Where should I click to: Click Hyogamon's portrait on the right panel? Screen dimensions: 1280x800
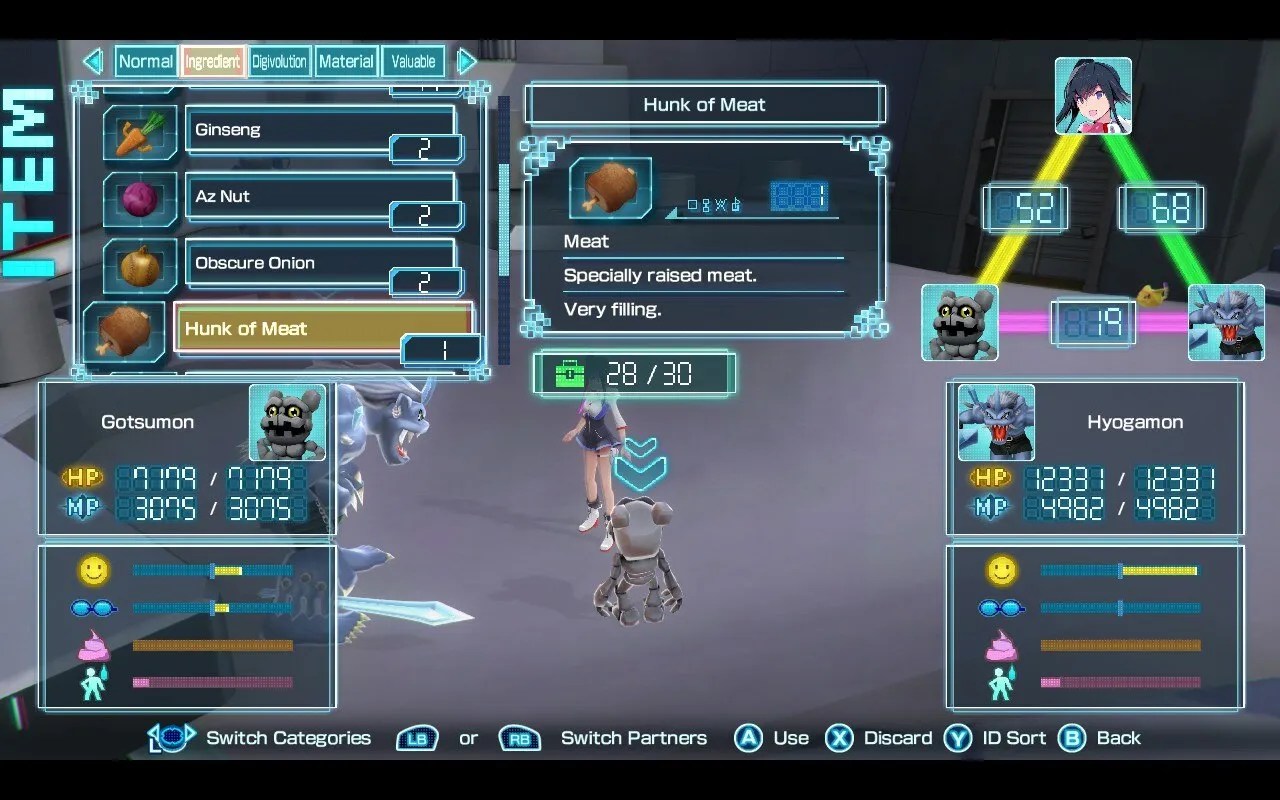click(994, 422)
